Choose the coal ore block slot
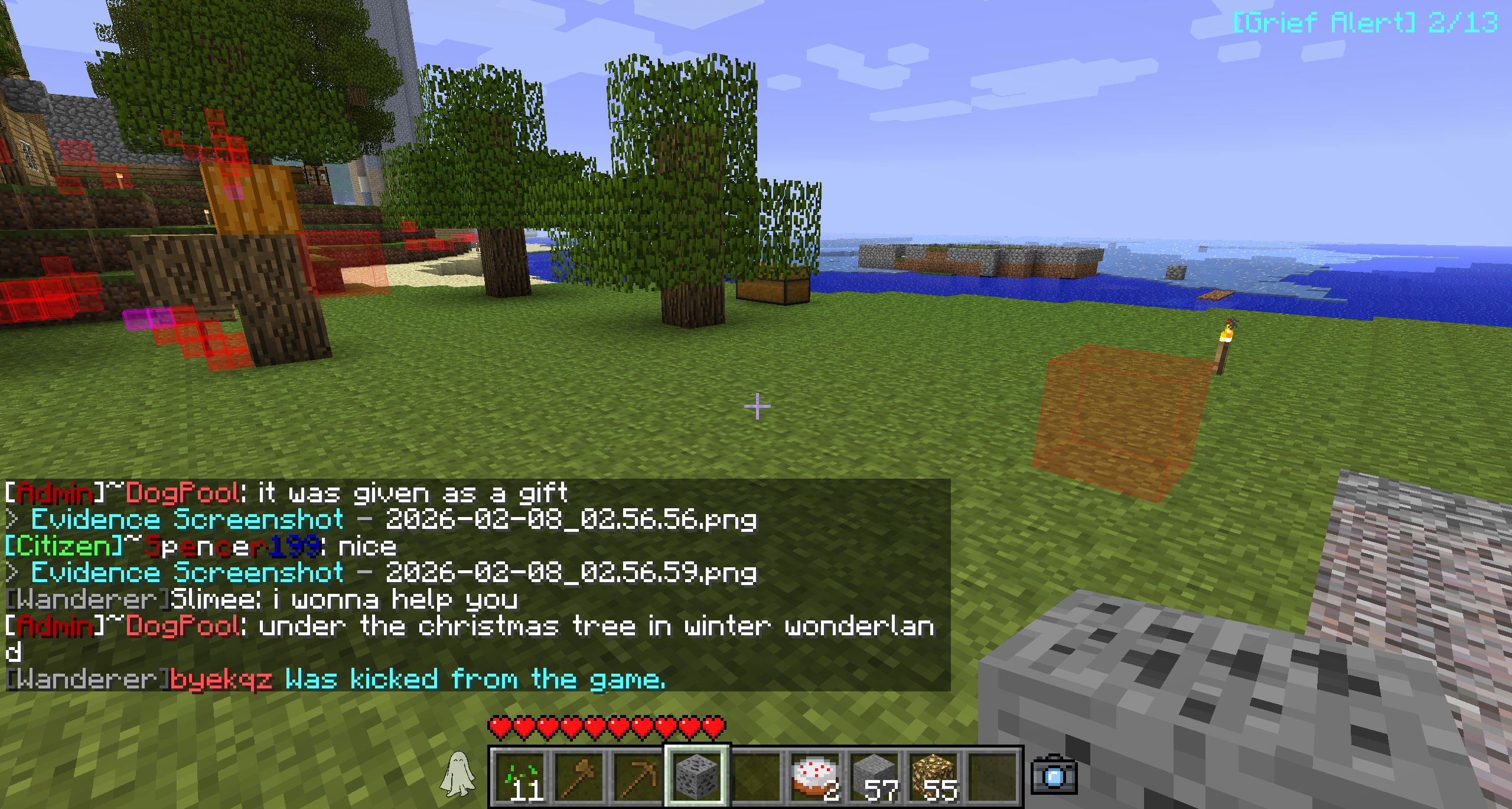 point(697,776)
